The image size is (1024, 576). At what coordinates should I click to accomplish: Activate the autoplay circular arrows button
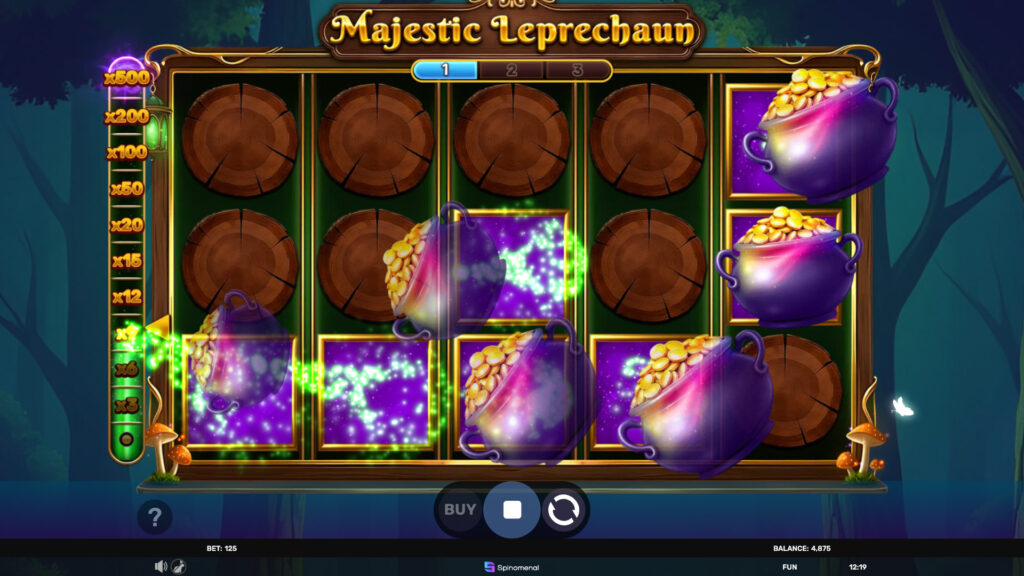[x=563, y=511]
